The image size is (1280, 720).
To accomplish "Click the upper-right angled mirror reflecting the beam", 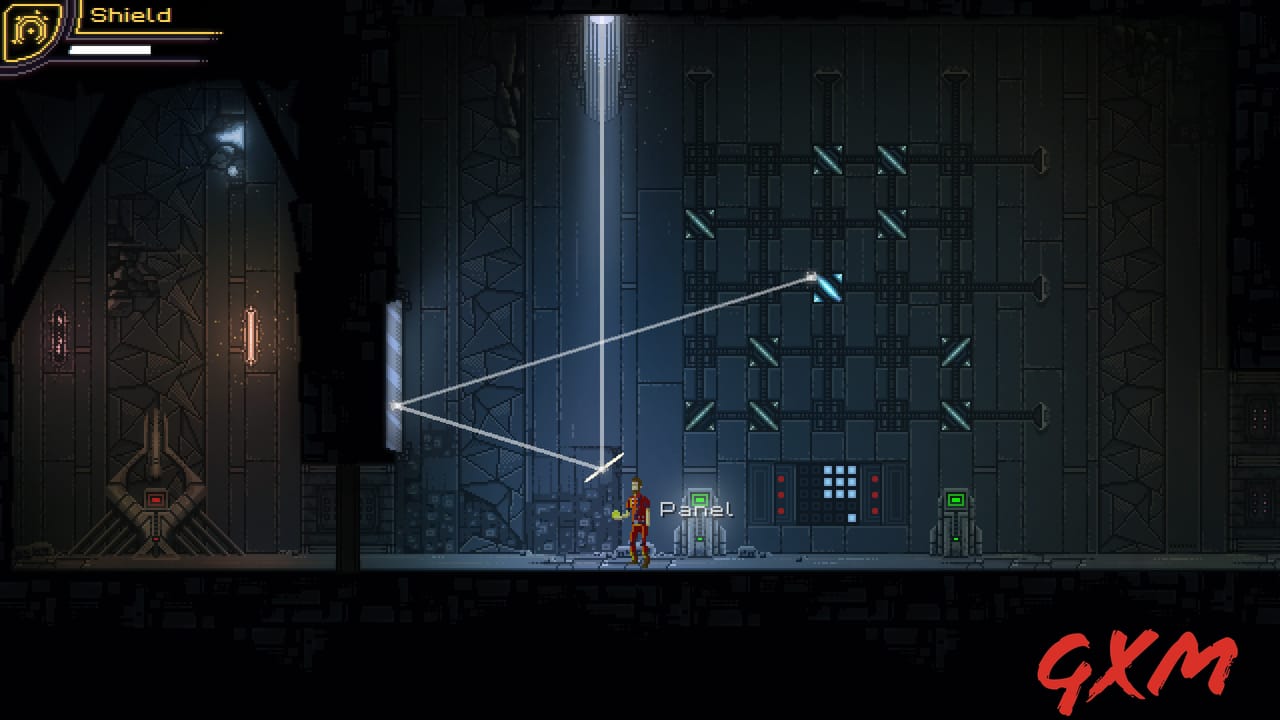I will (x=828, y=285).
